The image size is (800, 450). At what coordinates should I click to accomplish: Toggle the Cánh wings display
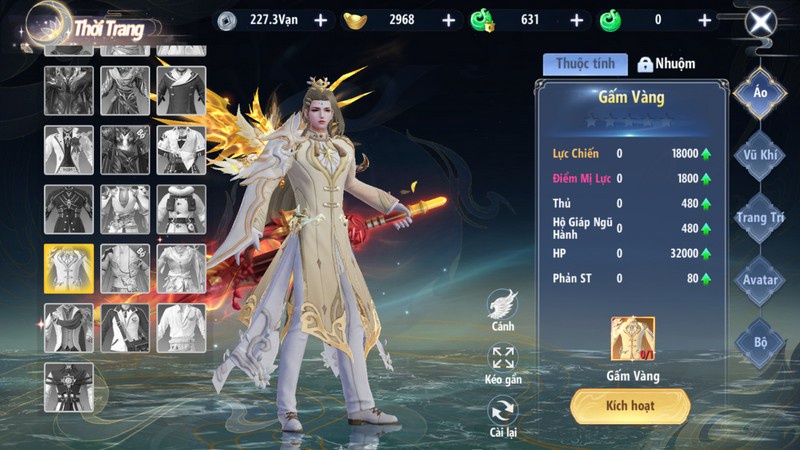[x=503, y=305]
